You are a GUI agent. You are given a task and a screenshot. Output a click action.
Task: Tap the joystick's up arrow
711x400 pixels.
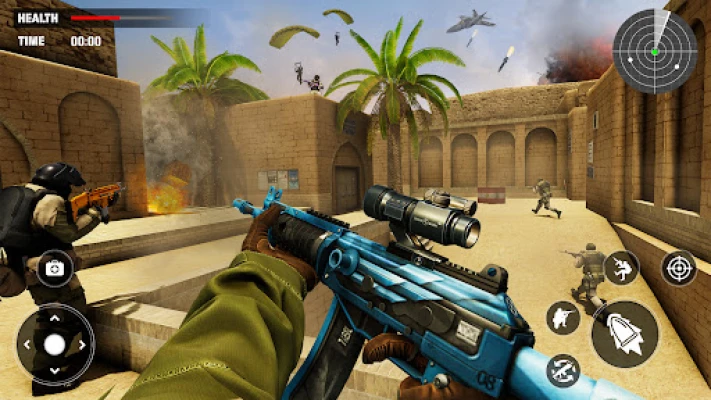coord(54,318)
